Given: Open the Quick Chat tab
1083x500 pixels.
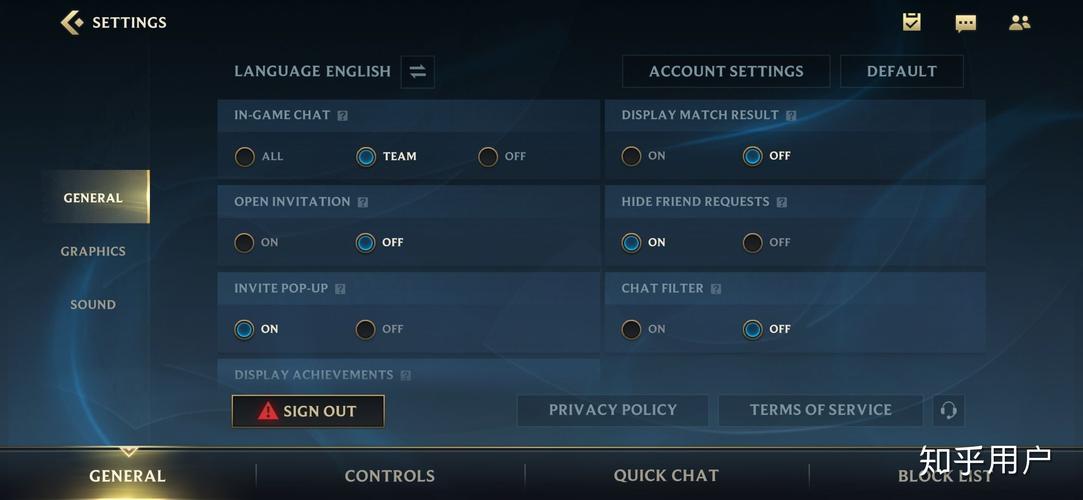Looking at the screenshot, I should [666, 476].
